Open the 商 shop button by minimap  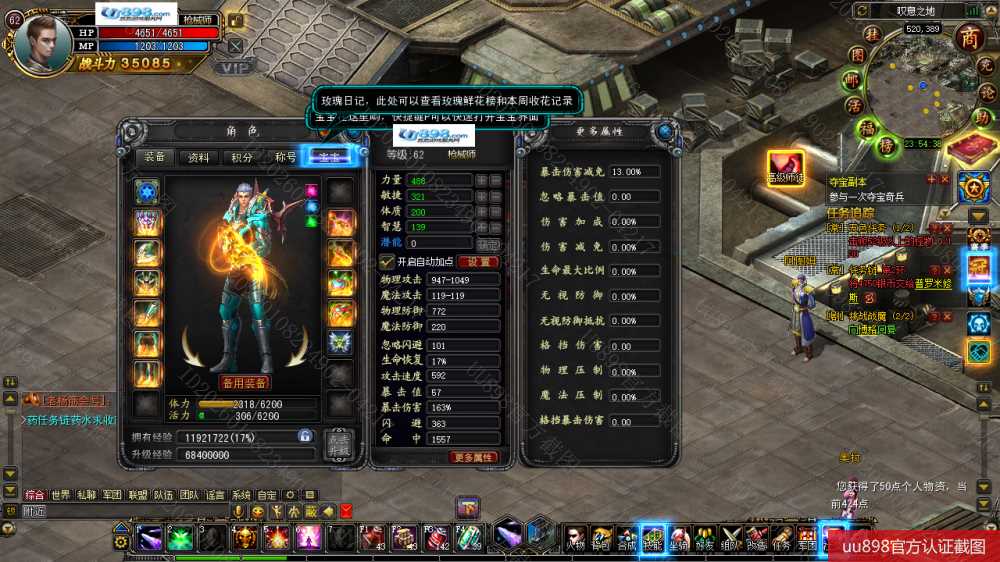tap(970, 37)
